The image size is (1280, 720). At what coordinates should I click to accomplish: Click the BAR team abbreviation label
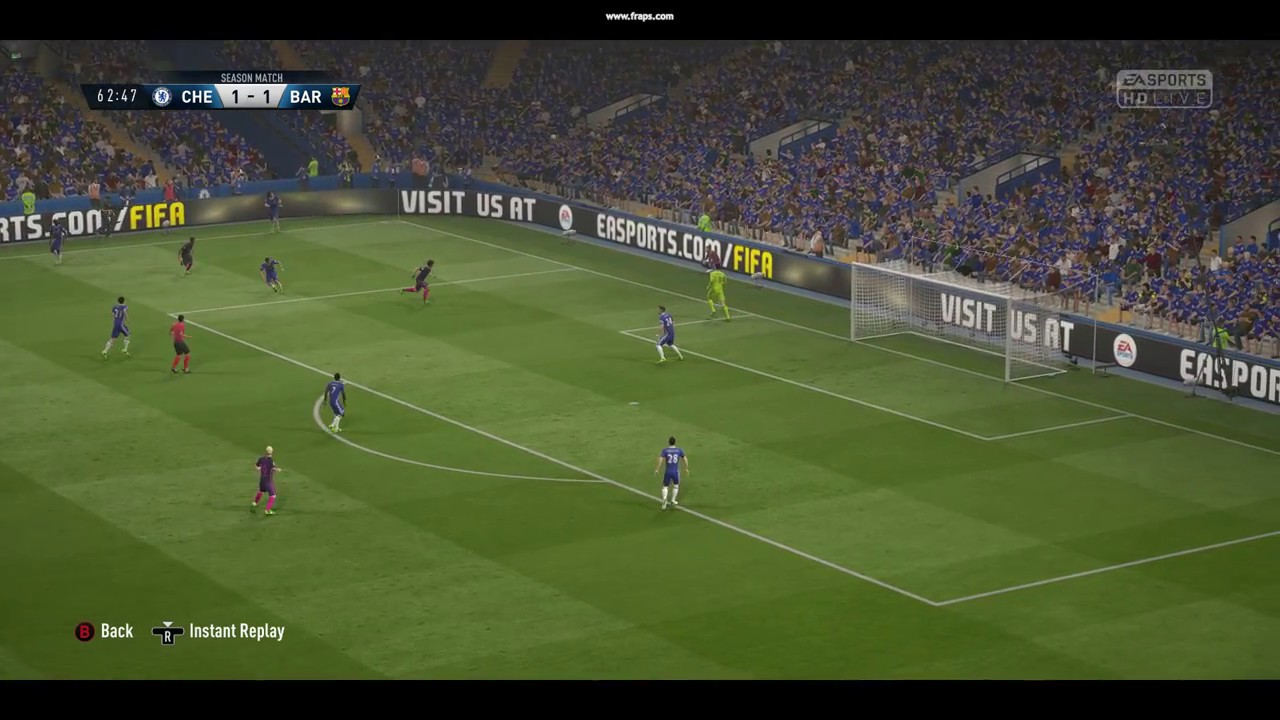point(305,97)
